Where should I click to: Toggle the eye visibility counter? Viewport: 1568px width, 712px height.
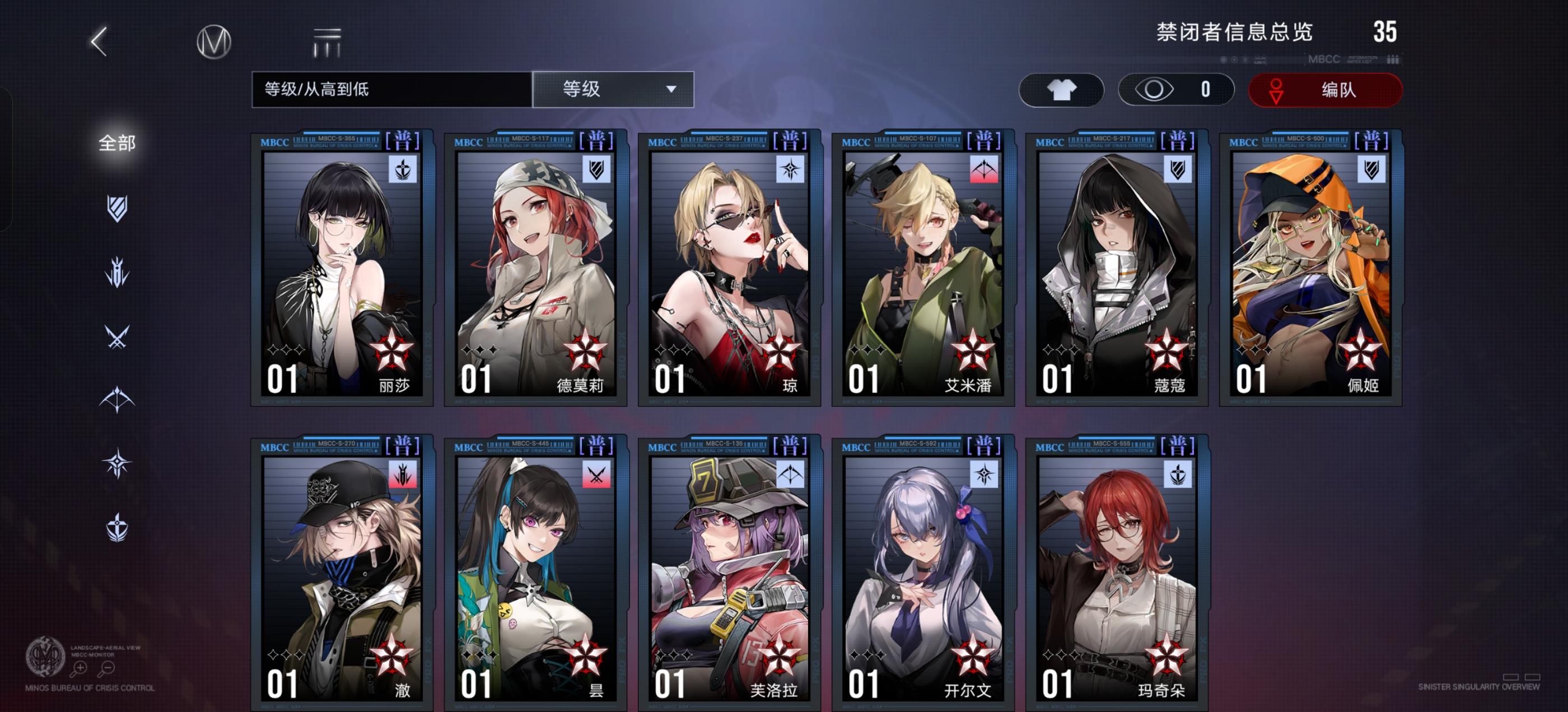point(1176,89)
